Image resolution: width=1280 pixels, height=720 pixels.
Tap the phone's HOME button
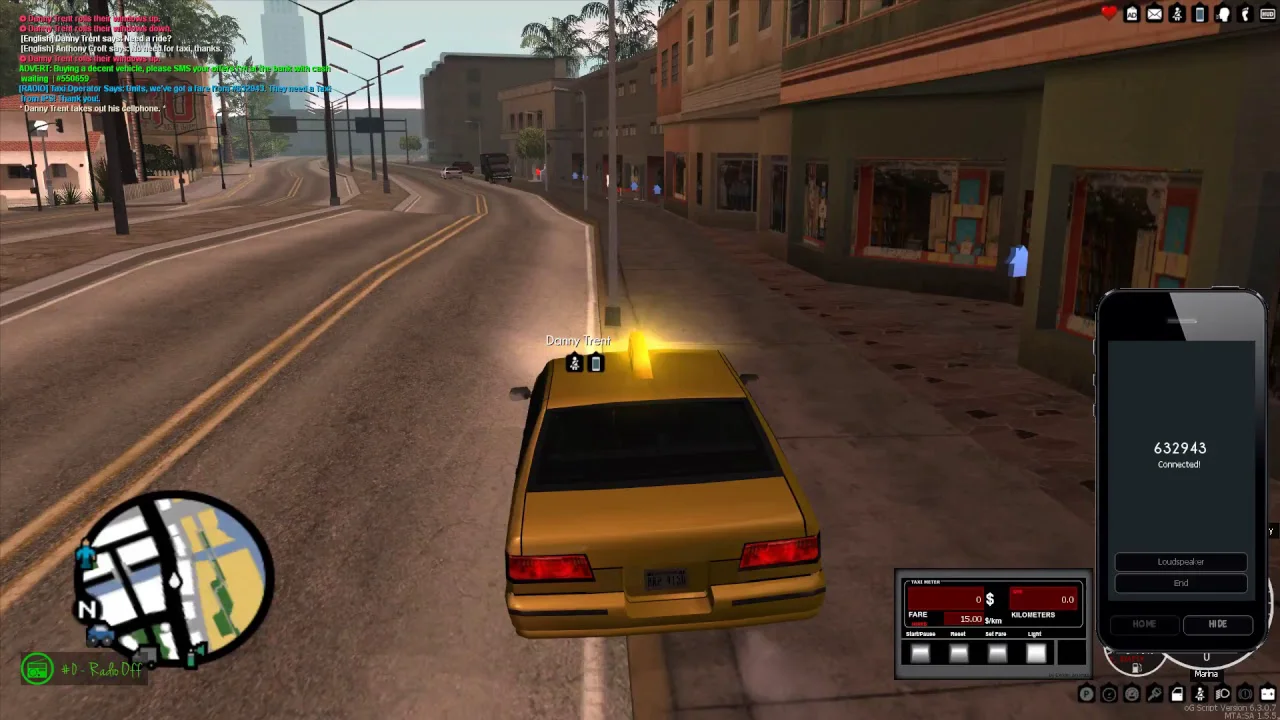[1144, 624]
